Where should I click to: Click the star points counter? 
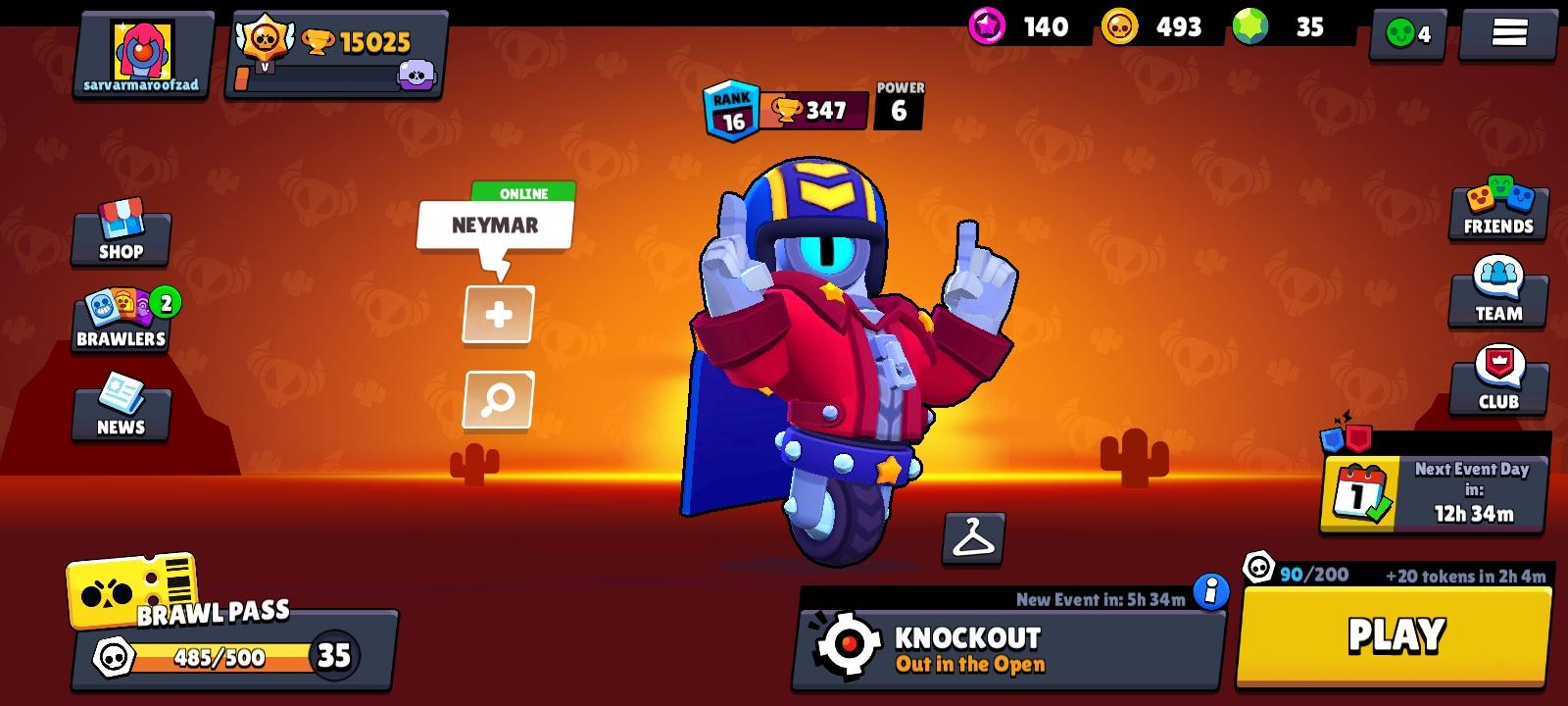click(1019, 27)
